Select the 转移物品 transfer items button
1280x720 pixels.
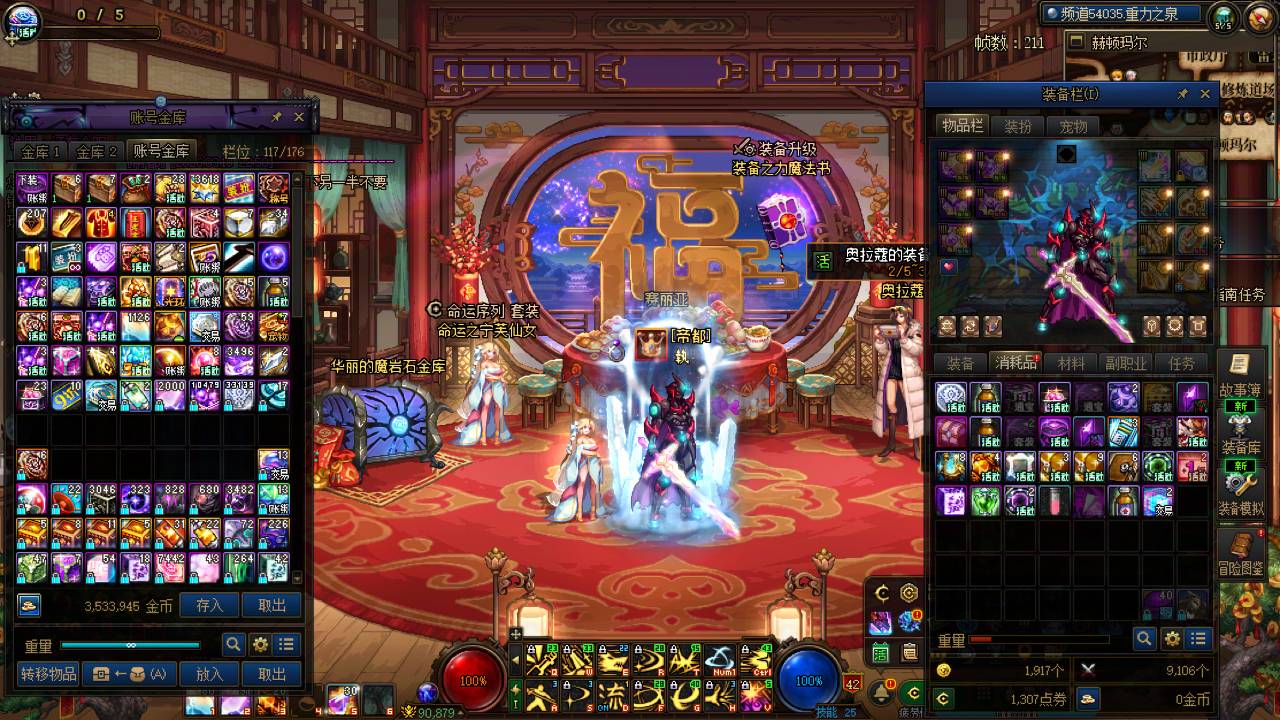coord(49,674)
